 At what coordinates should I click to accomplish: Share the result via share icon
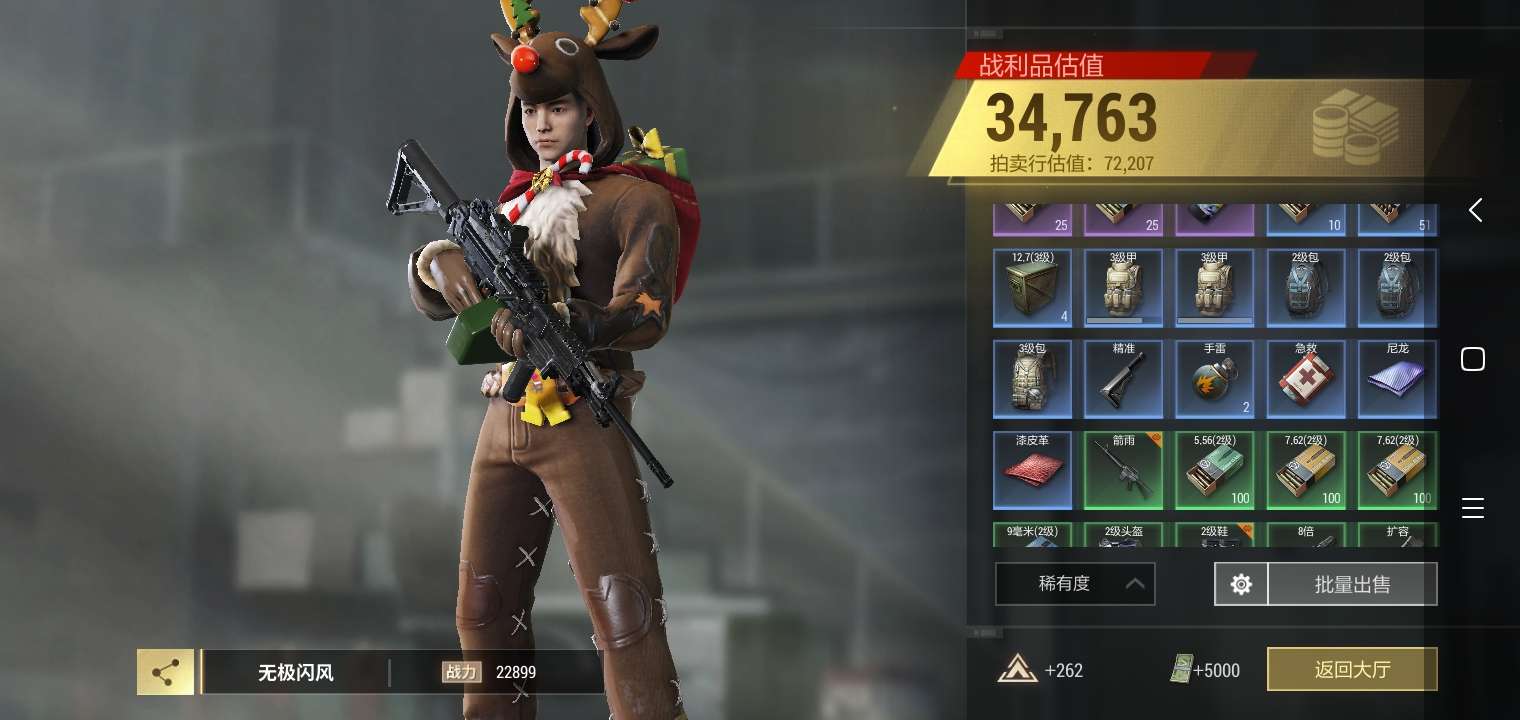point(166,672)
